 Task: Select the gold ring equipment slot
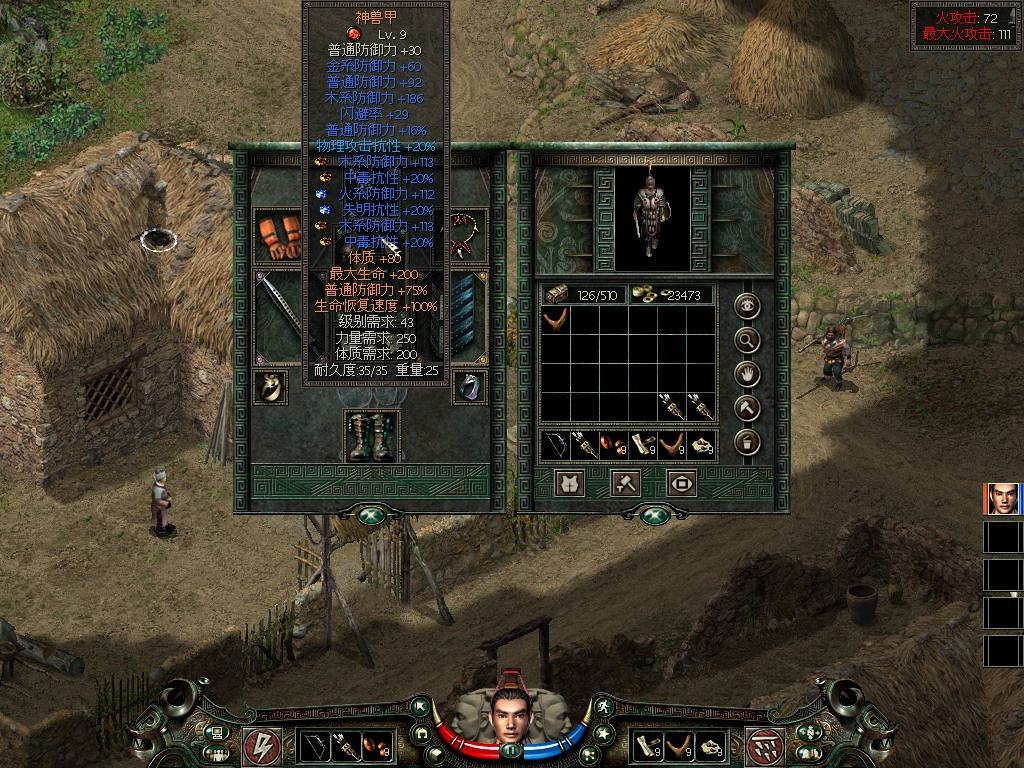pos(270,386)
